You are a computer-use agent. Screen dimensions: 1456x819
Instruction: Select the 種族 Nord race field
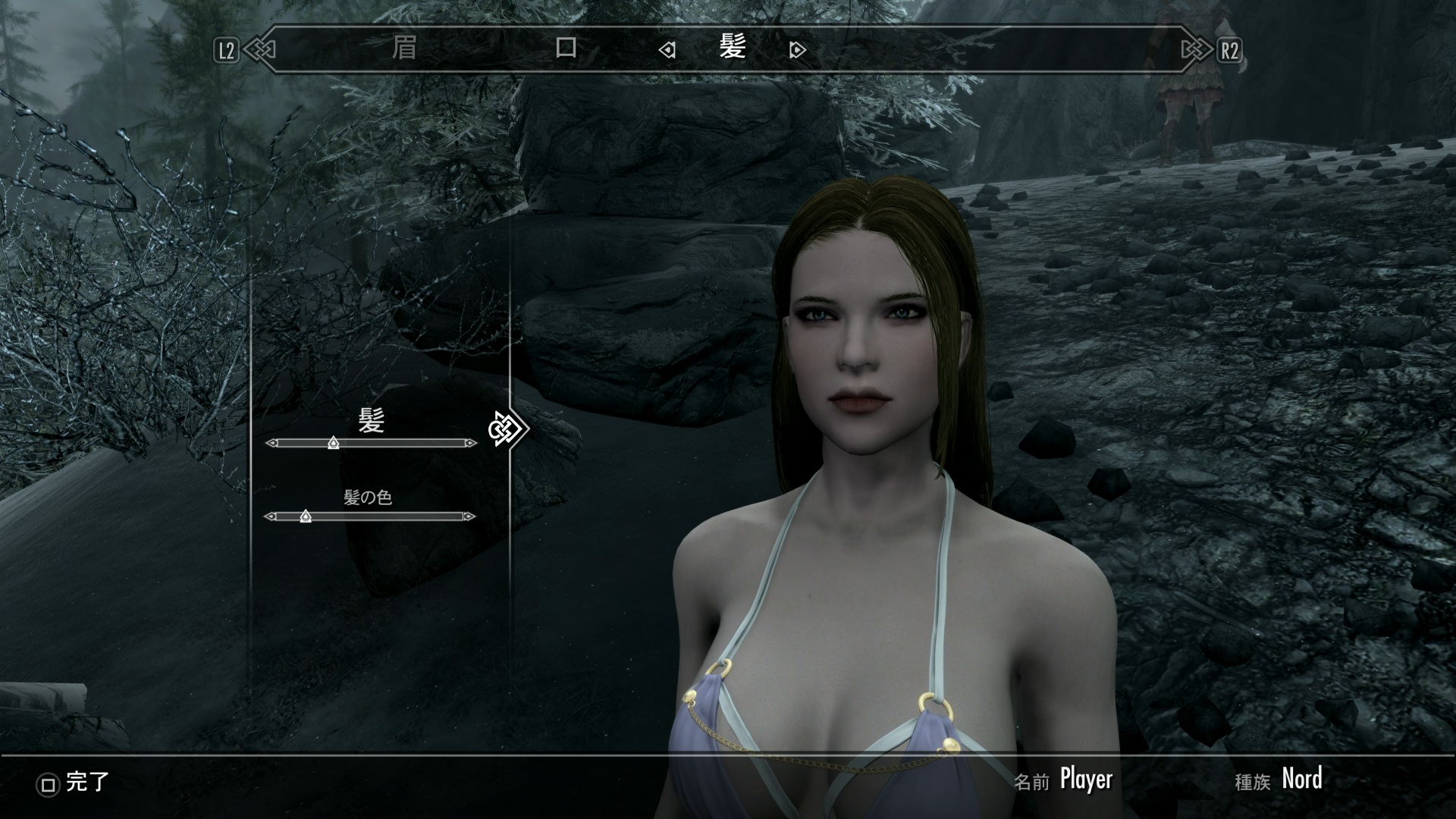1301,779
